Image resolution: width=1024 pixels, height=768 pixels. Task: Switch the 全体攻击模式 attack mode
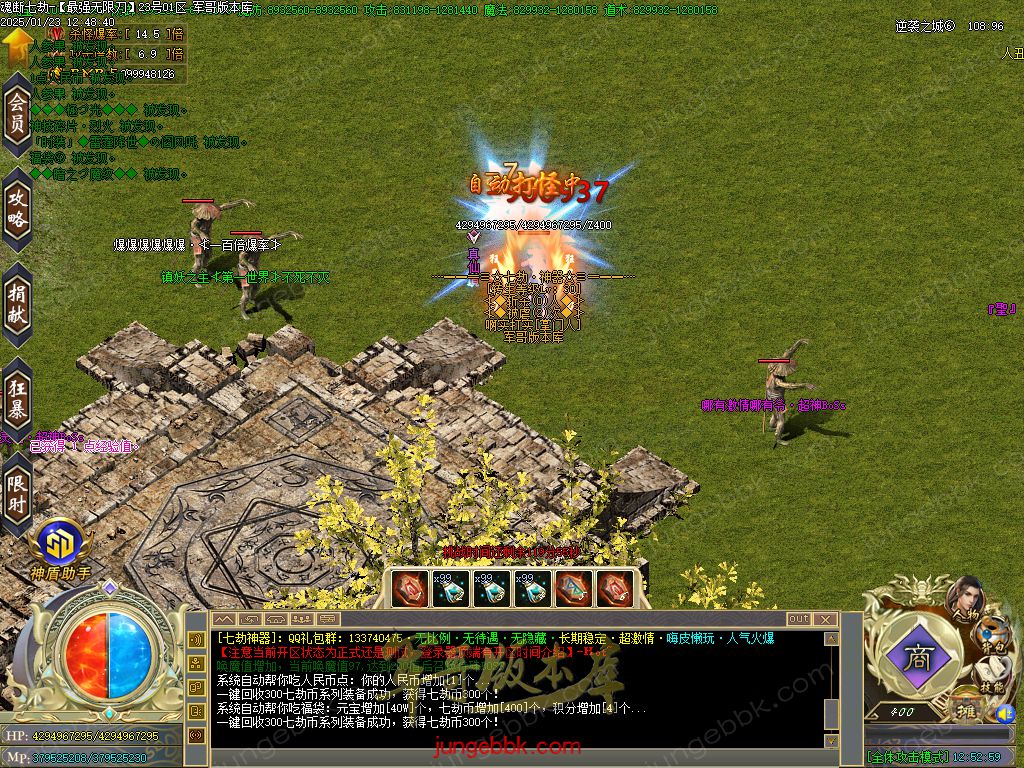(907, 757)
